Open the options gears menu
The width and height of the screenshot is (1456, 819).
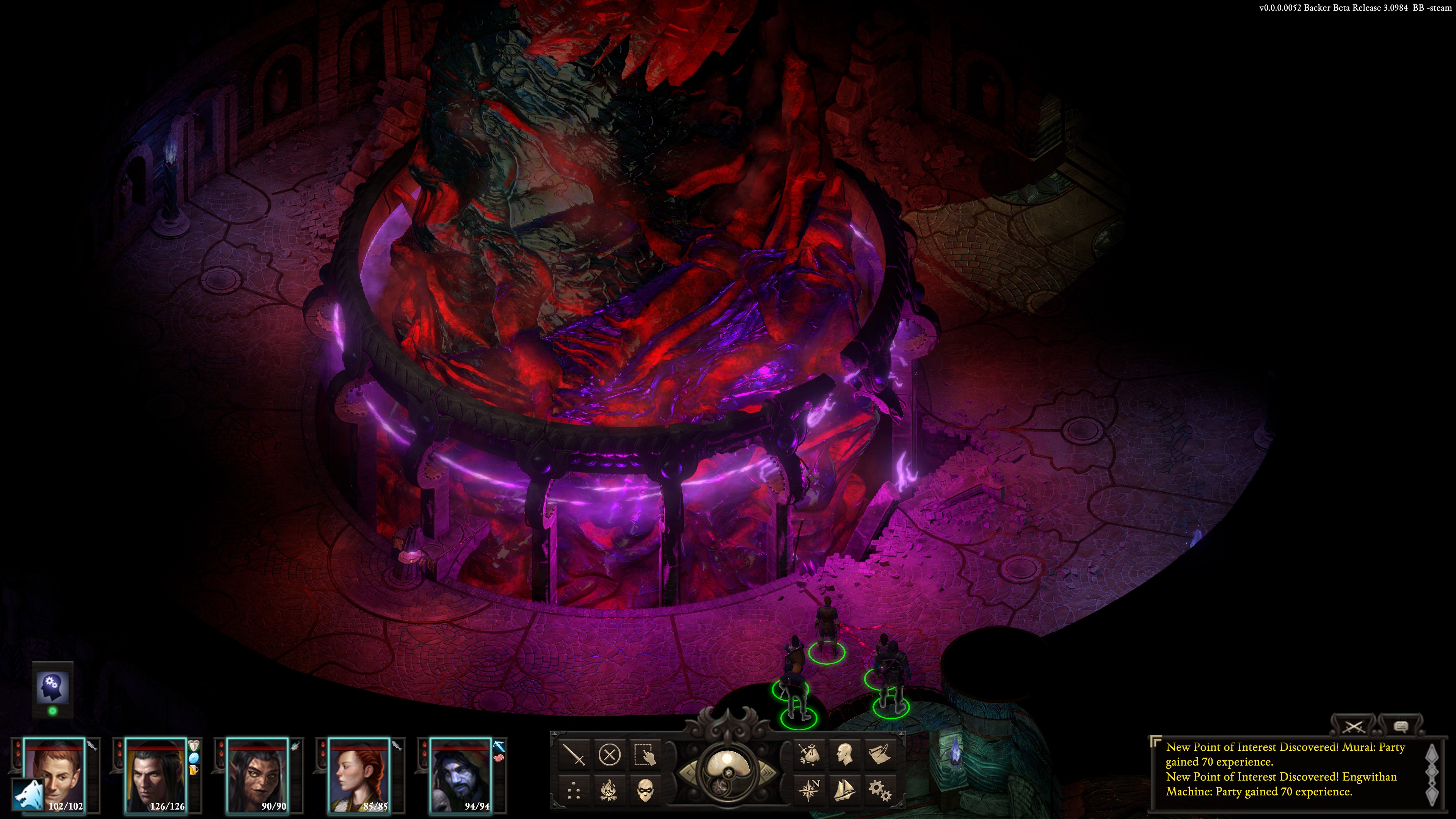point(880,790)
